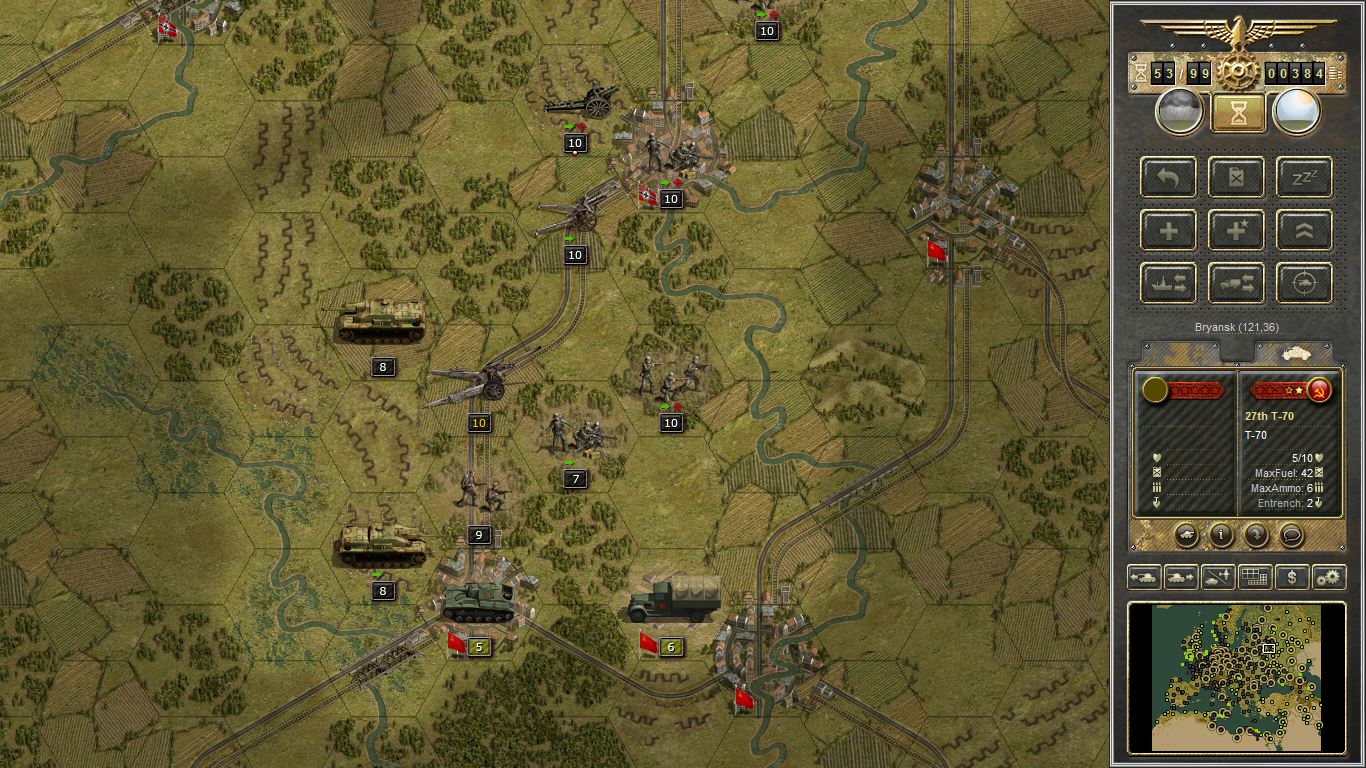The height and width of the screenshot is (768, 1366).
Task: Request elite reinforcements with the starred plus icon
Action: coord(1236,230)
